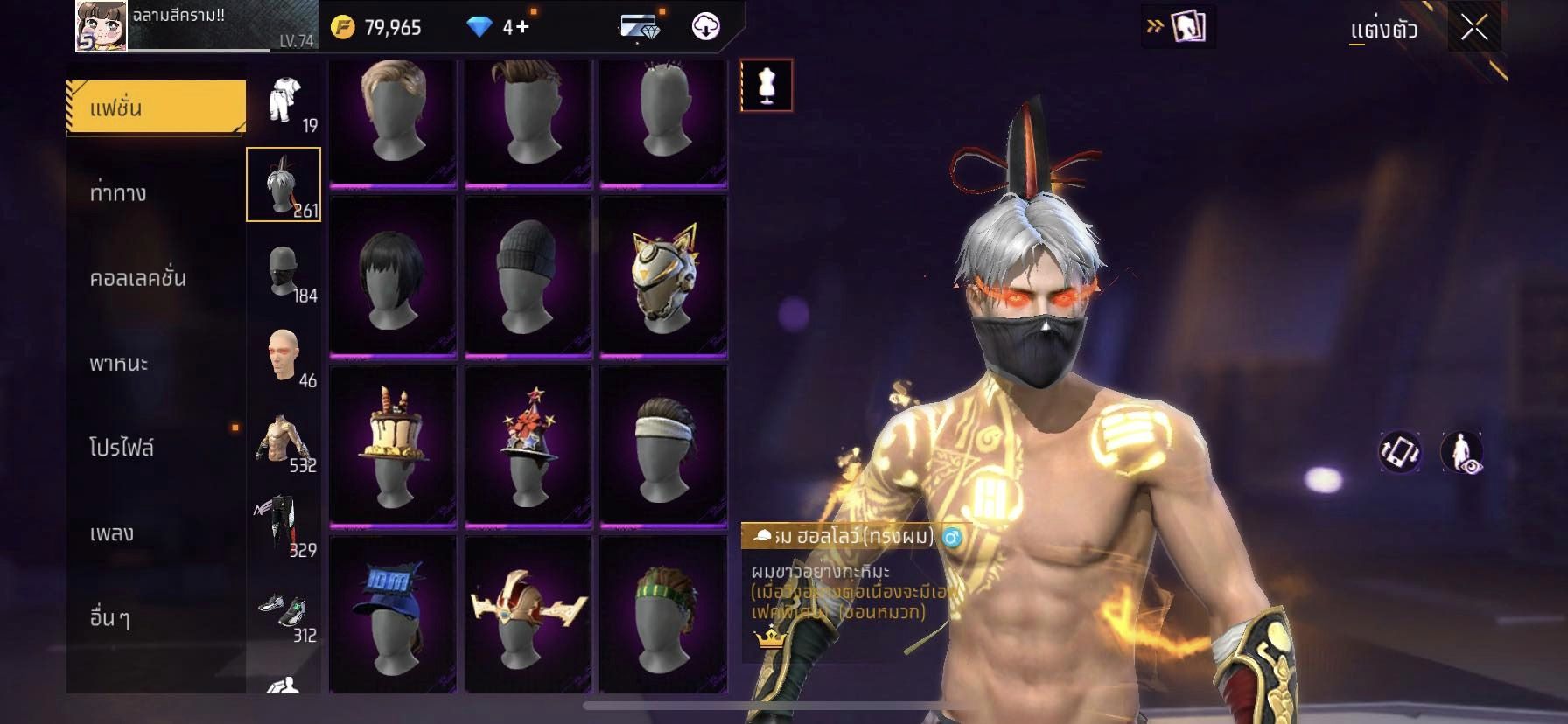This screenshot has width=1568, height=724.
Task: Open the face paint category with 46 items
Action: click(x=284, y=356)
